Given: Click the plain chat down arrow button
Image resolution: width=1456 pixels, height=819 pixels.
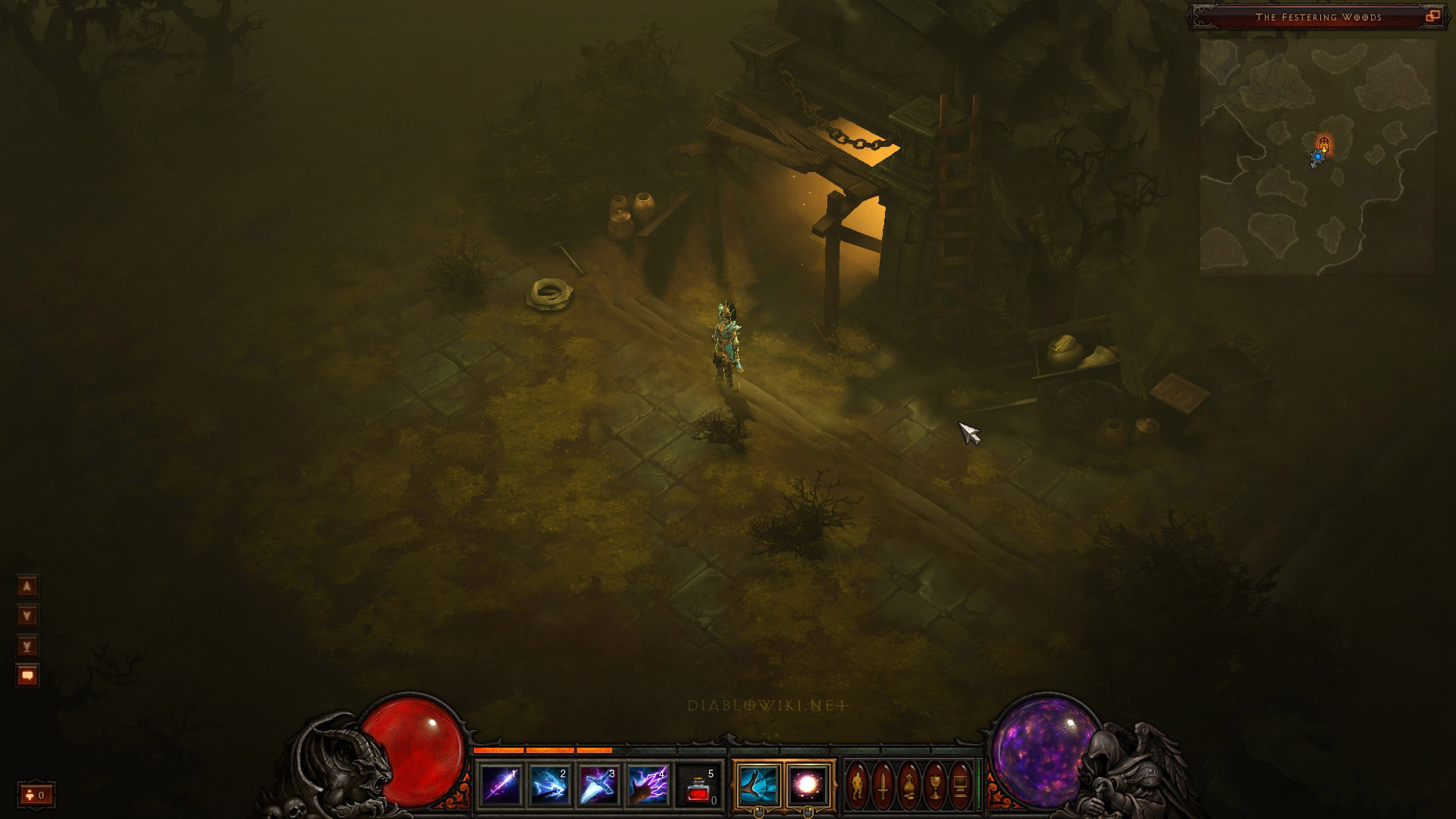Looking at the screenshot, I should click(27, 616).
